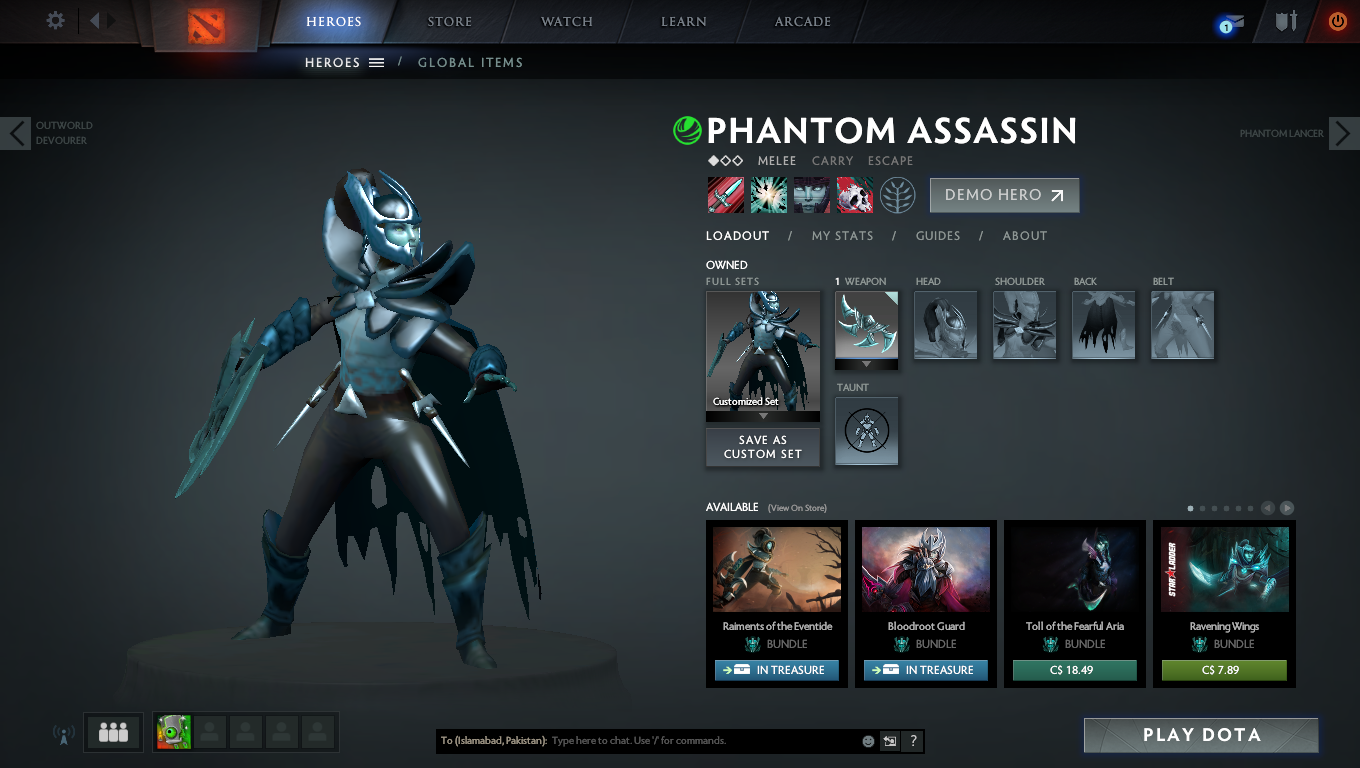Go to next hero Phantom Lancer
1360x768 pixels.
coord(1343,133)
